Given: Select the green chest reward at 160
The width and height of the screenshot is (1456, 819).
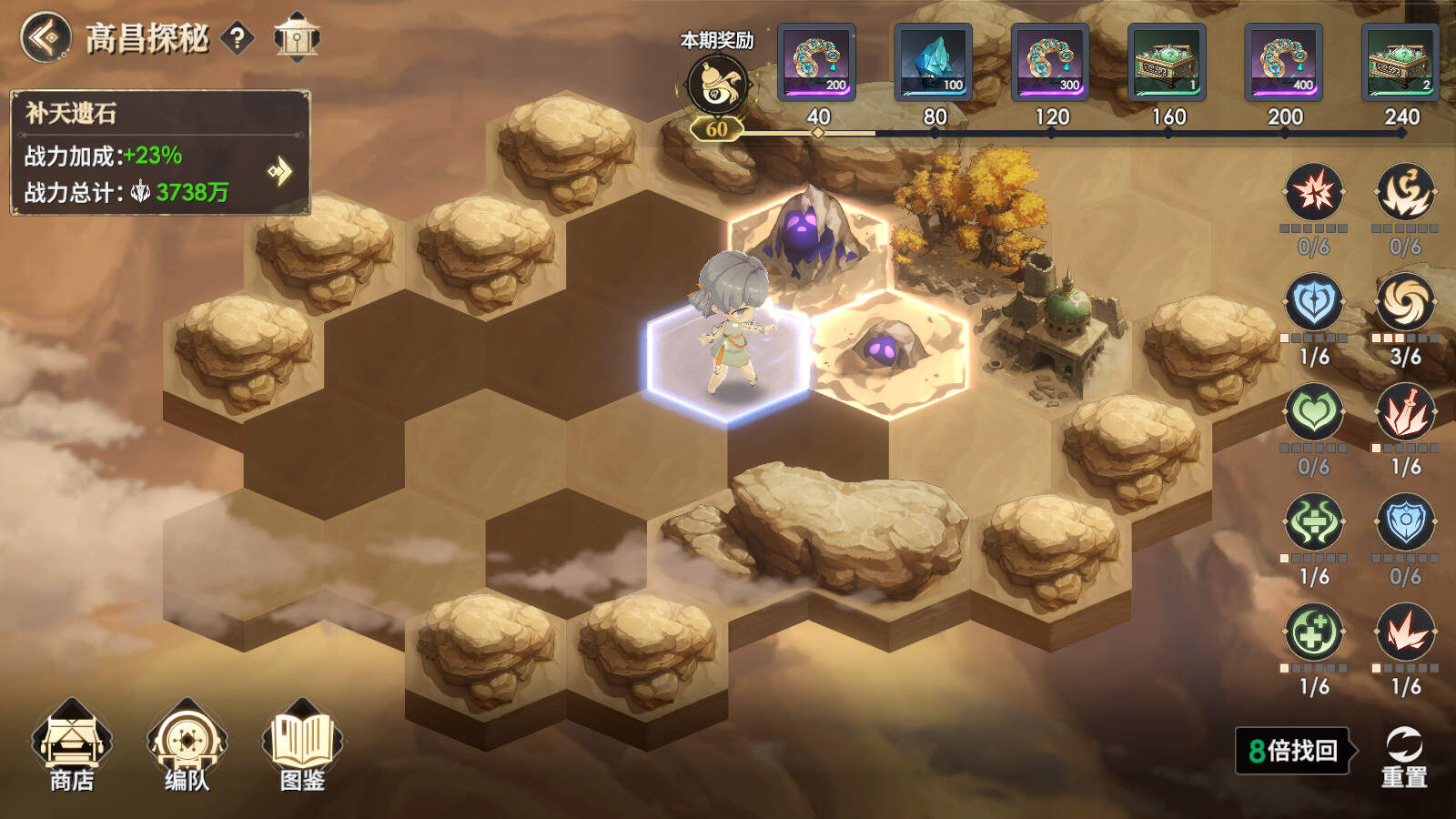Looking at the screenshot, I should [1167, 63].
